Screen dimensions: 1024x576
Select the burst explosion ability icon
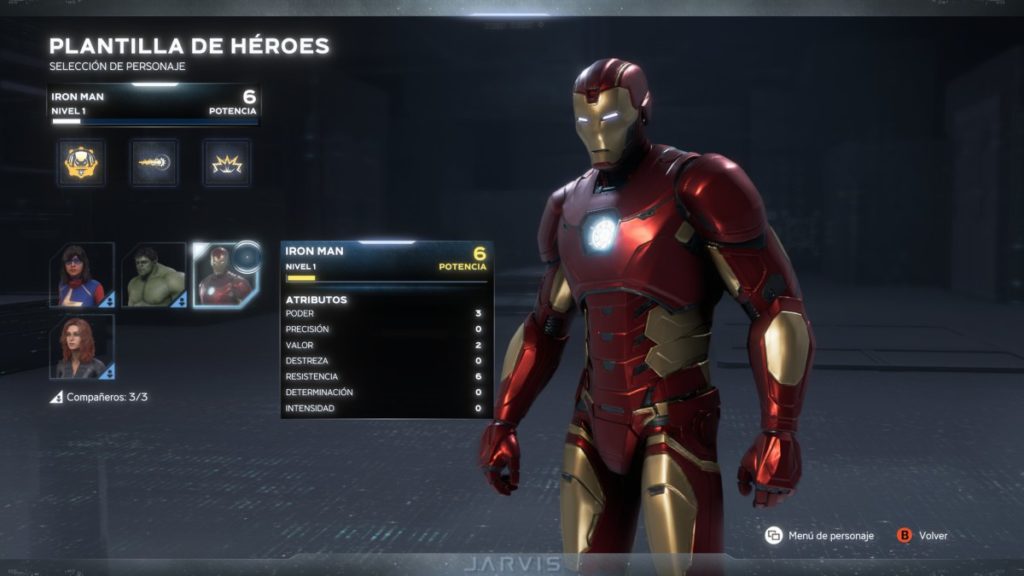[x=227, y=162]
